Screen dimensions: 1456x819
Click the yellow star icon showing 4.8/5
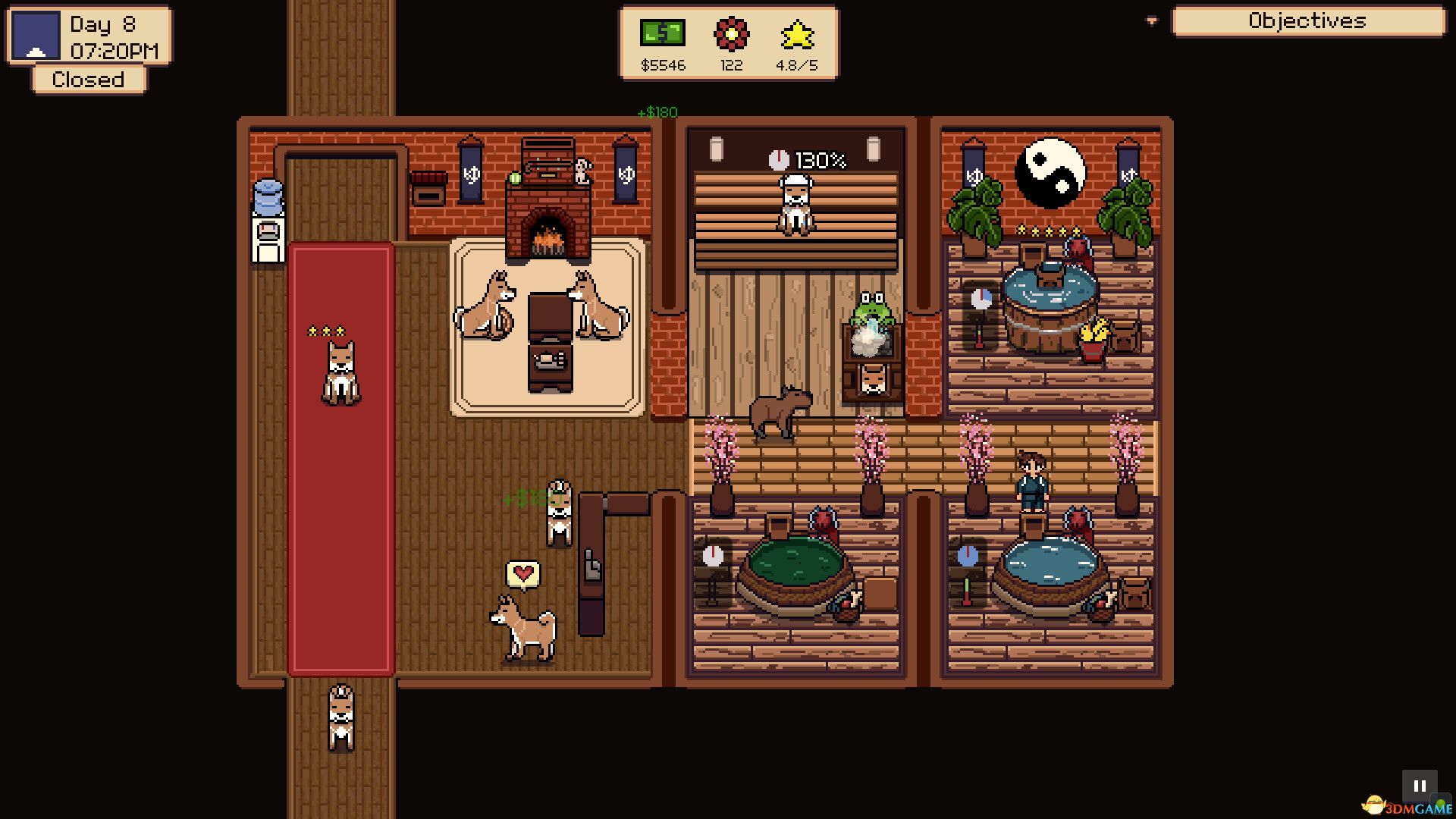(798, 32)
